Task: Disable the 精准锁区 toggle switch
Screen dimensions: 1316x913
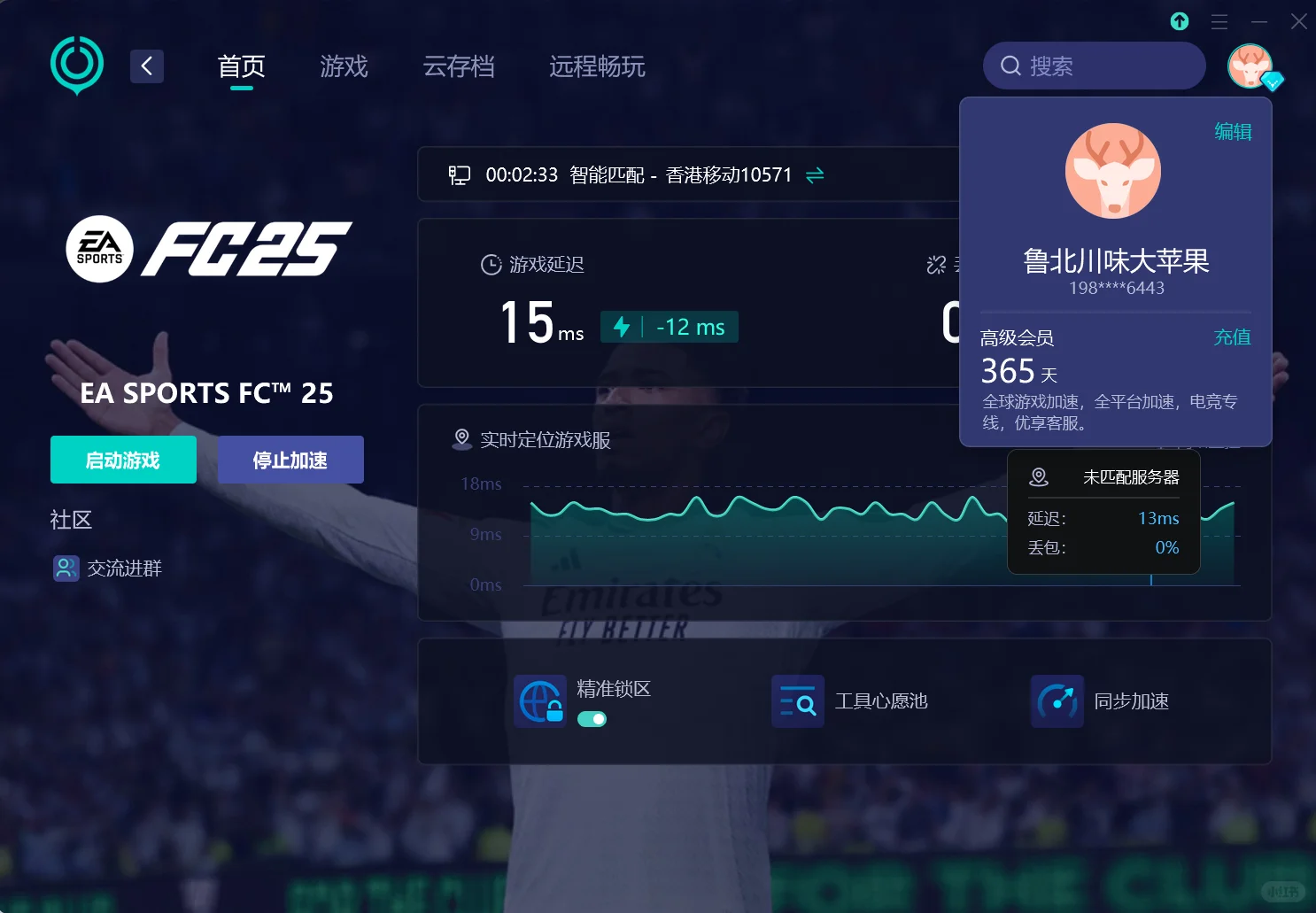Action: pyautogui.click(x=592, y=719)
